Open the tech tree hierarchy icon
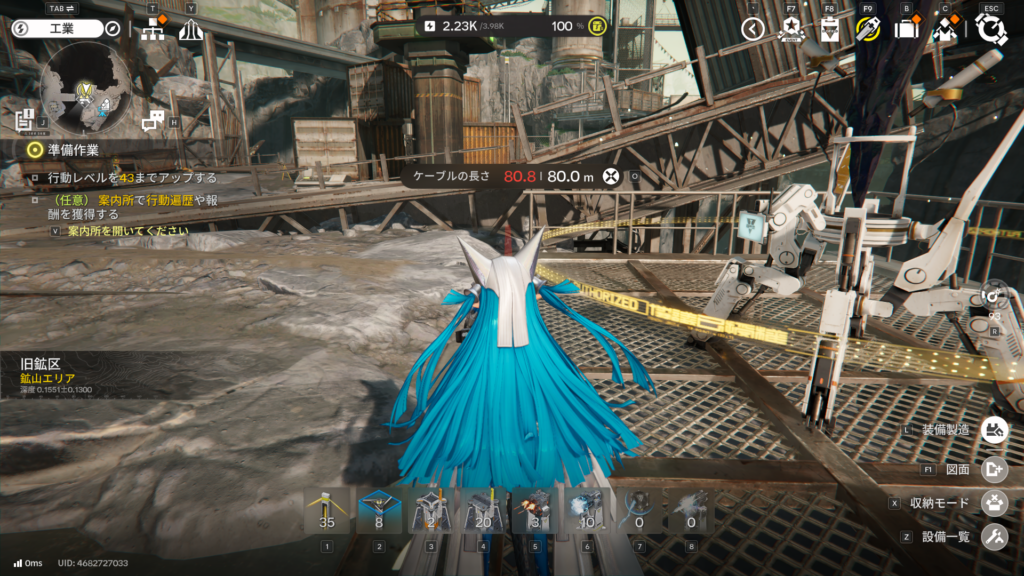This screenshot has width=1024, height=576. [153, 30]
